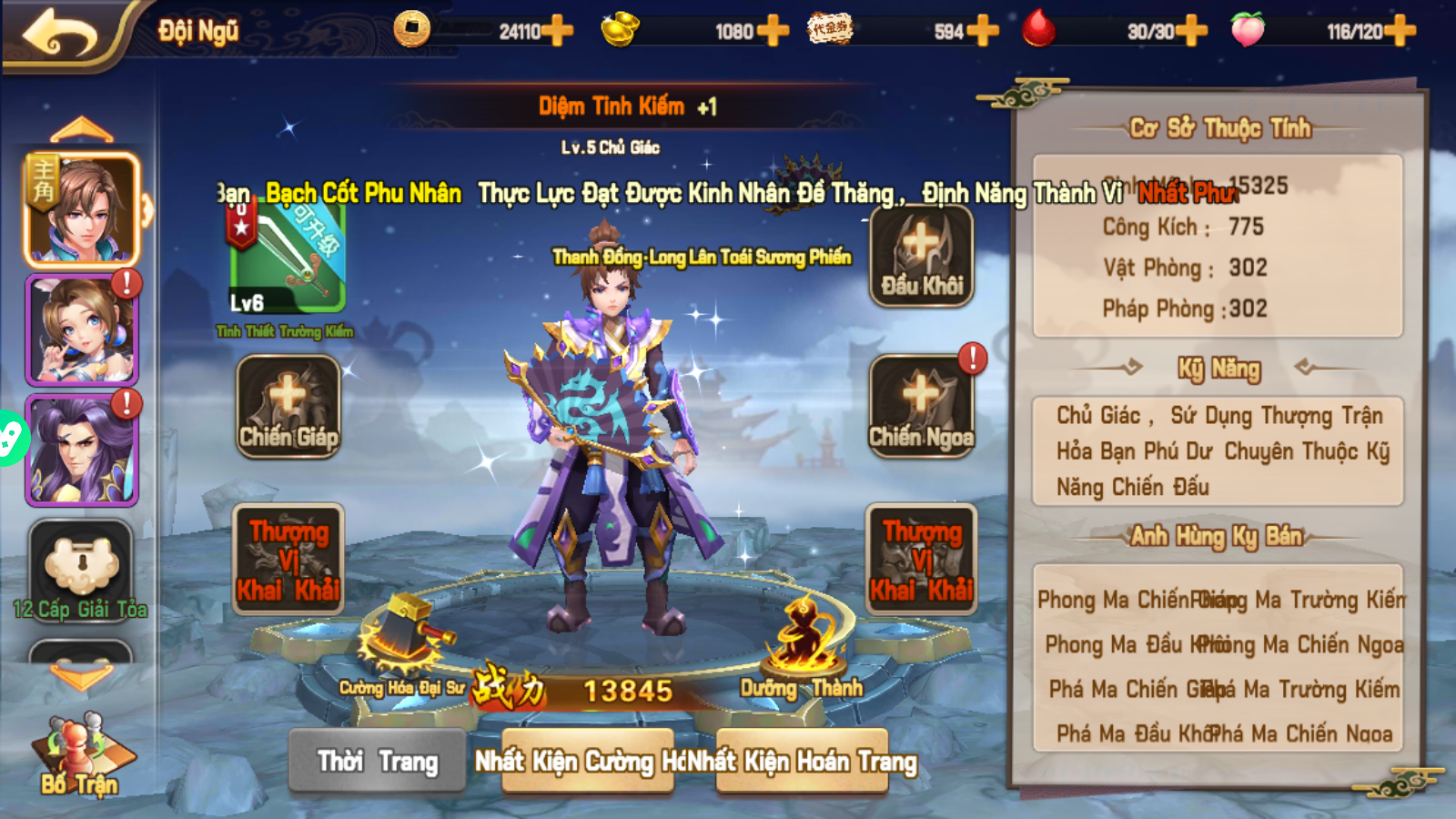Select the blue-eyed female hero portrait

coord(81,329)
